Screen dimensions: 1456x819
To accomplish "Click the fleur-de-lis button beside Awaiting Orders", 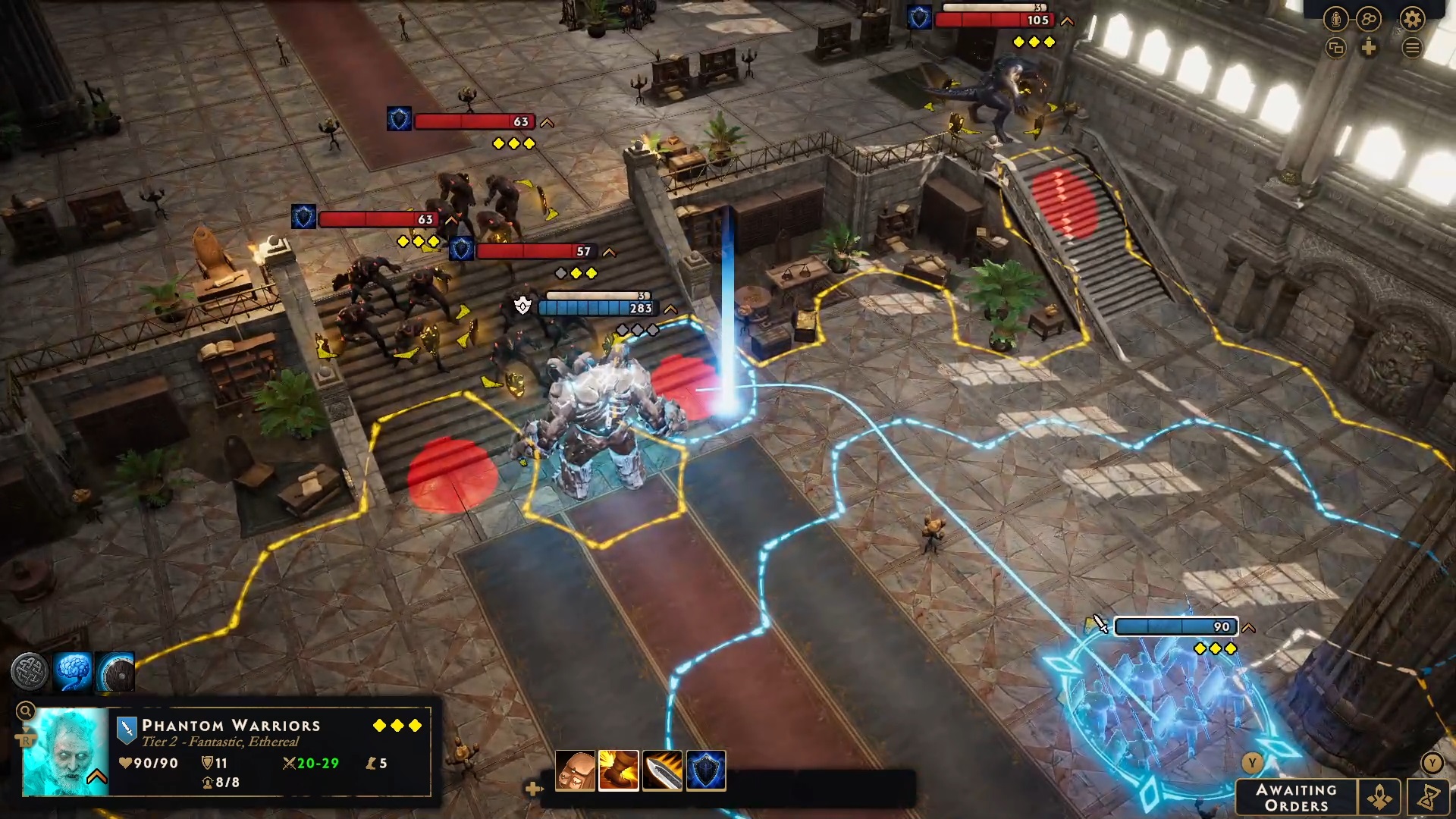I will 1379,798.
